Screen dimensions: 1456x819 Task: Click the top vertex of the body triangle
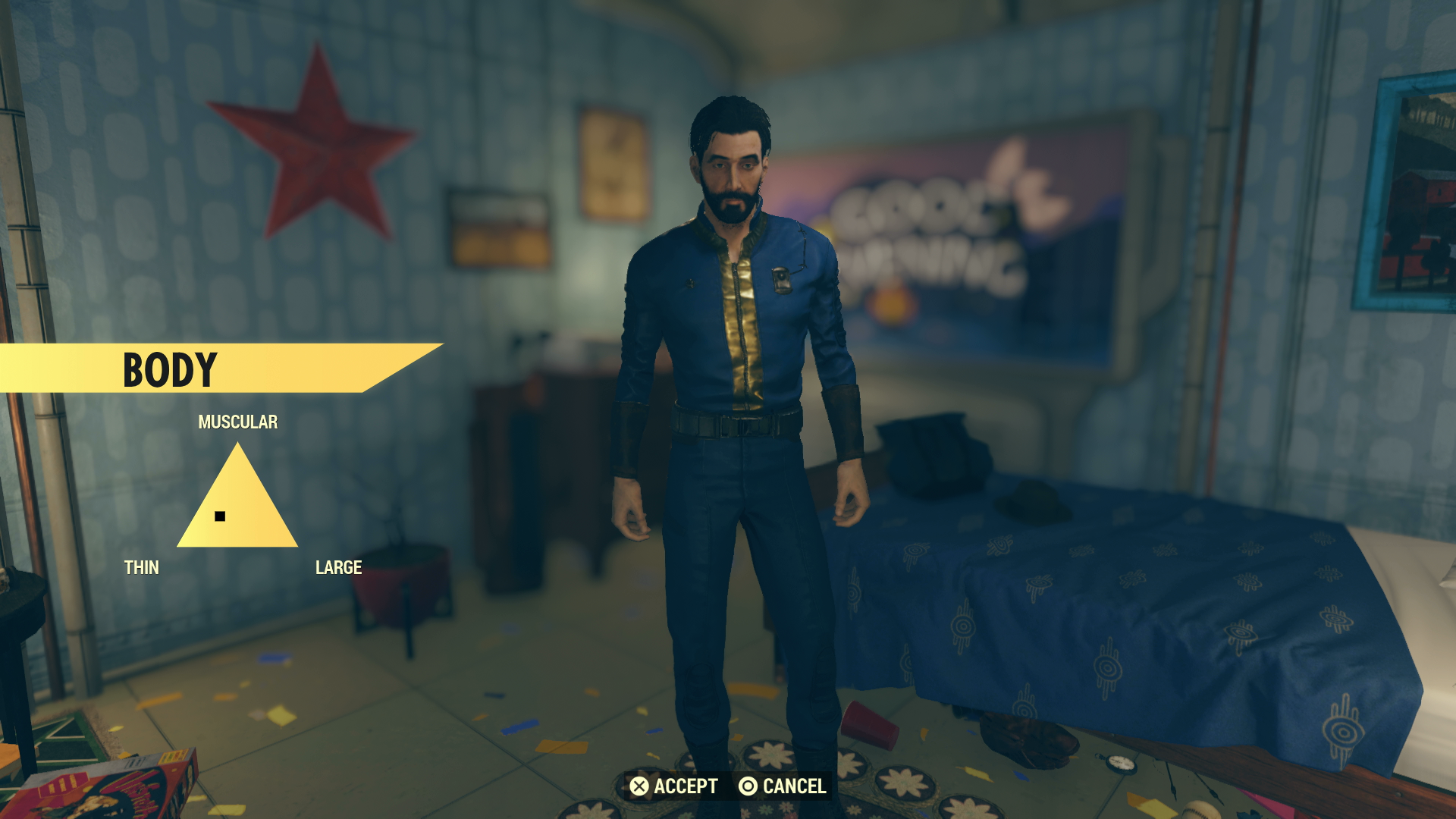click(236, 444)
